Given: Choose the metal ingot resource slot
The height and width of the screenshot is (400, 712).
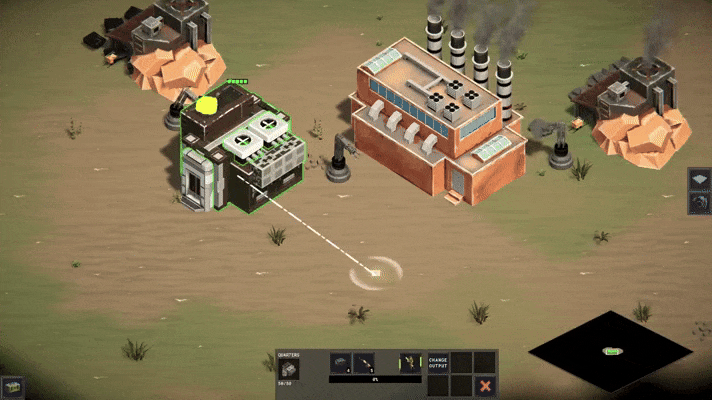Looking at the screenshot, I should click(340, 362).
